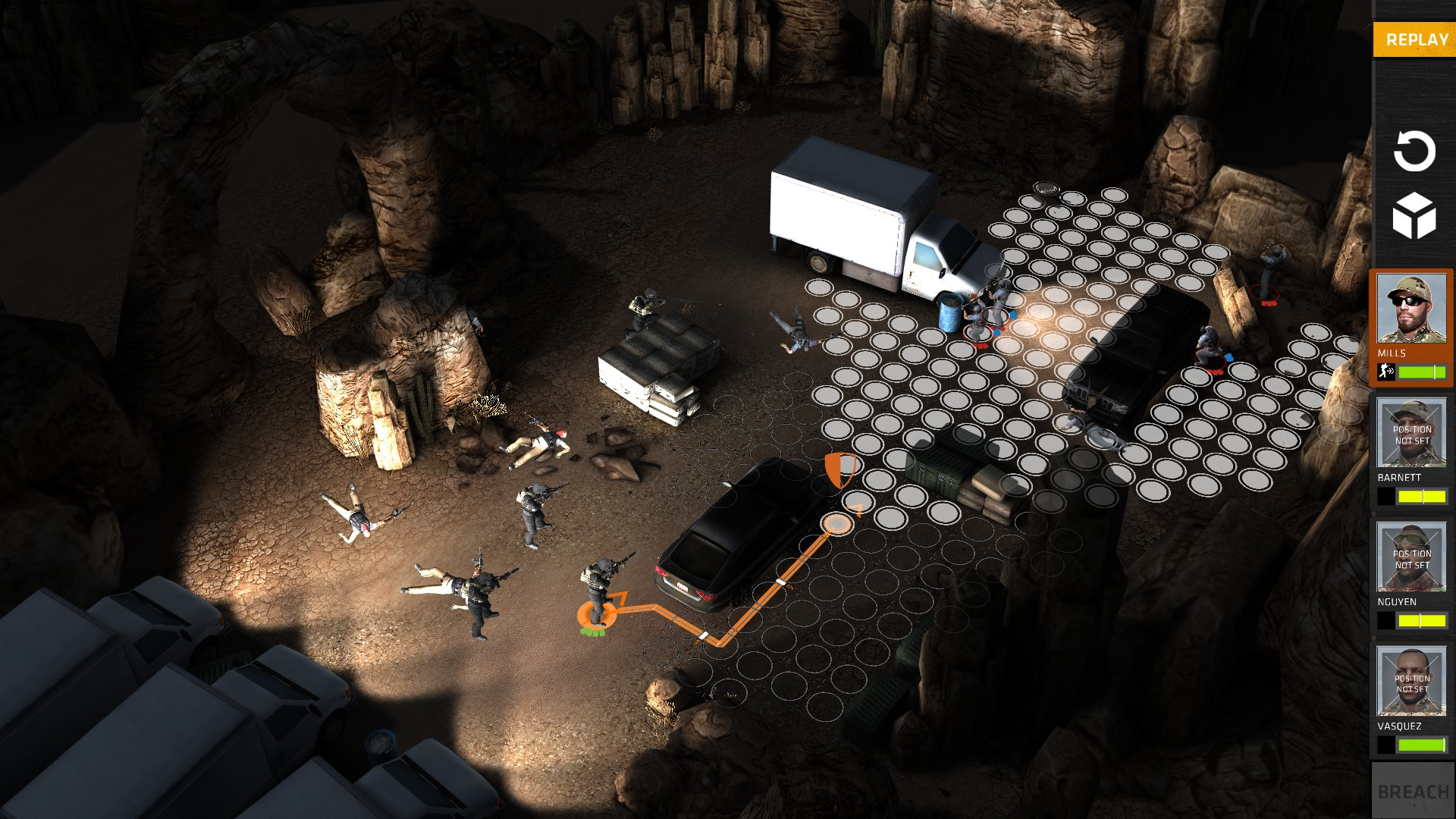Screen dimensions: 1456x819
Task: Select the orange waypoint circle at path end
Action: click(x=836, y=523)
